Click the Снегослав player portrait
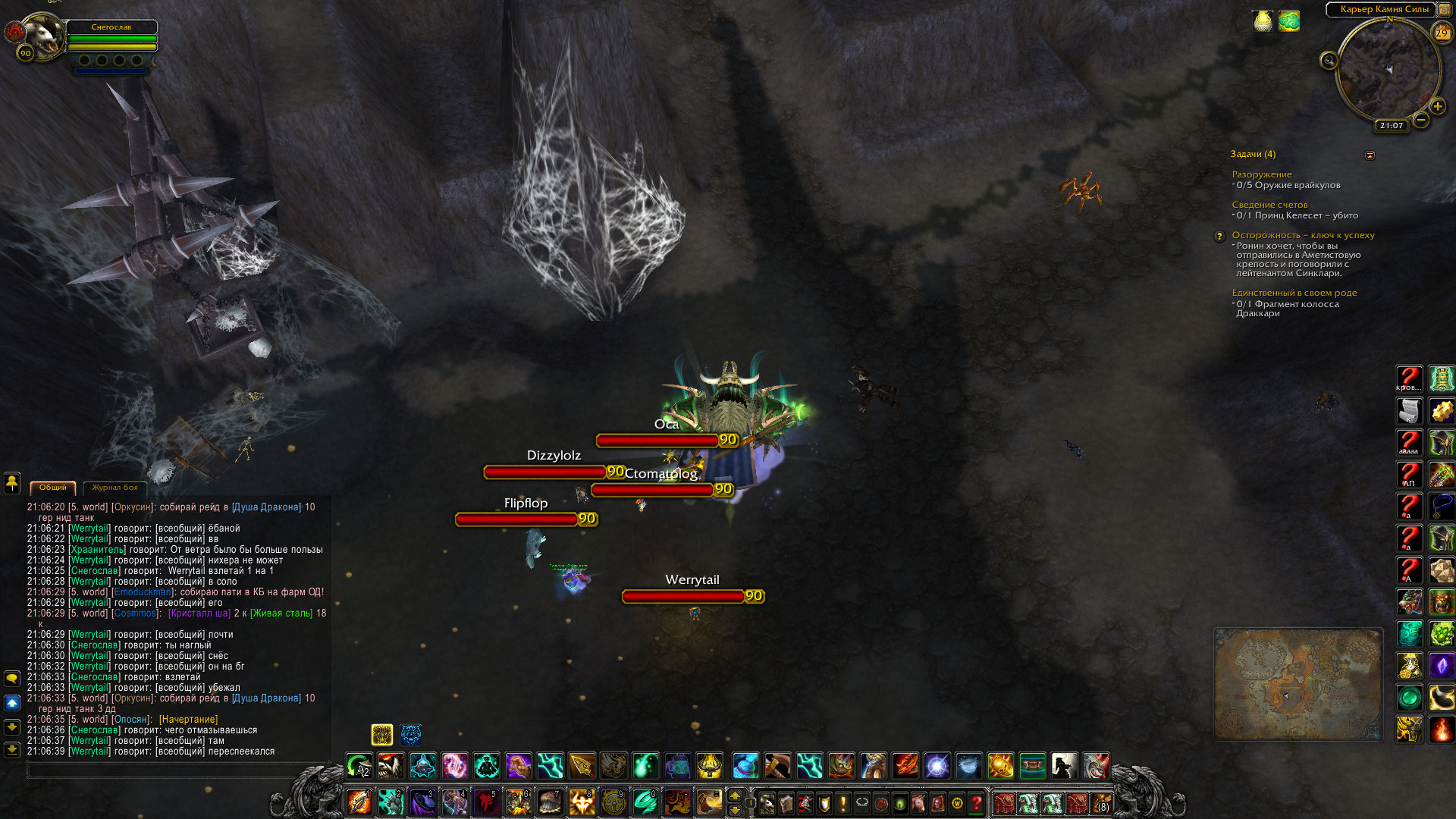Screen dimensions: 1456x819 pyautogui.click(x=42, y=36)
